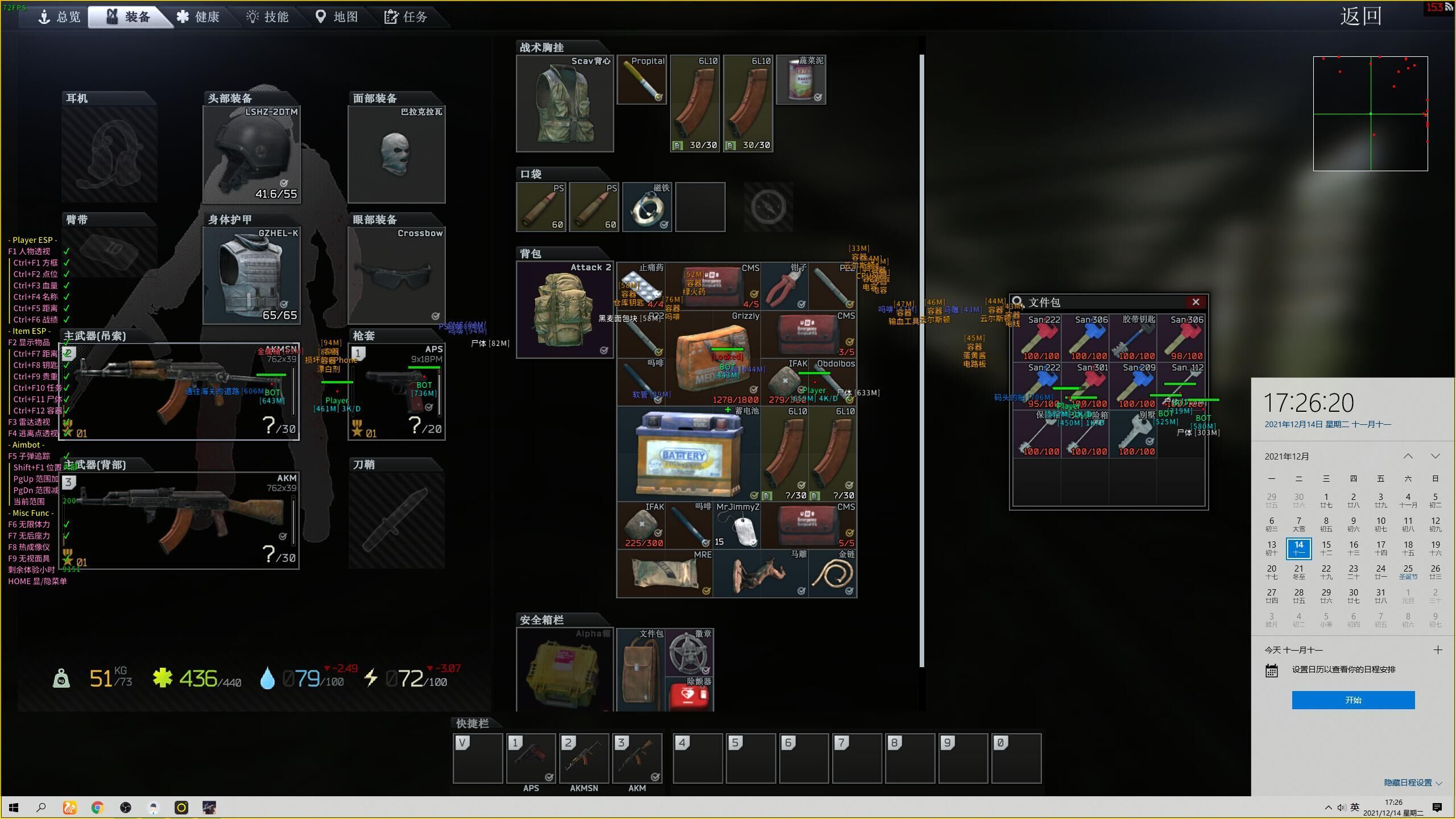1456x819 pixels.
Task: Select the APS pistol in holster
Action: tap(396, 391)
